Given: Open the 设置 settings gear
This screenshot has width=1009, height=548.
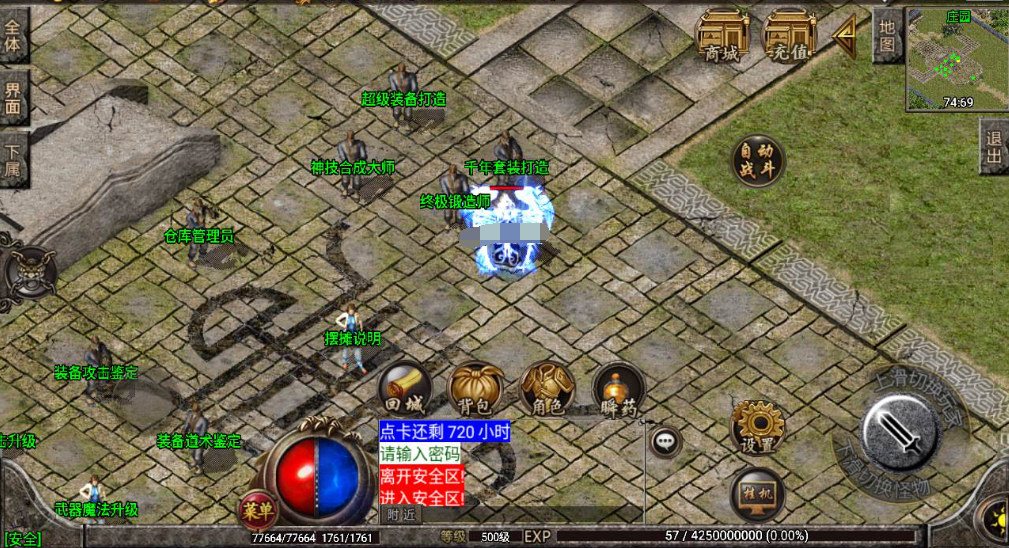Looking at the screenshot, I should point(757,426).
